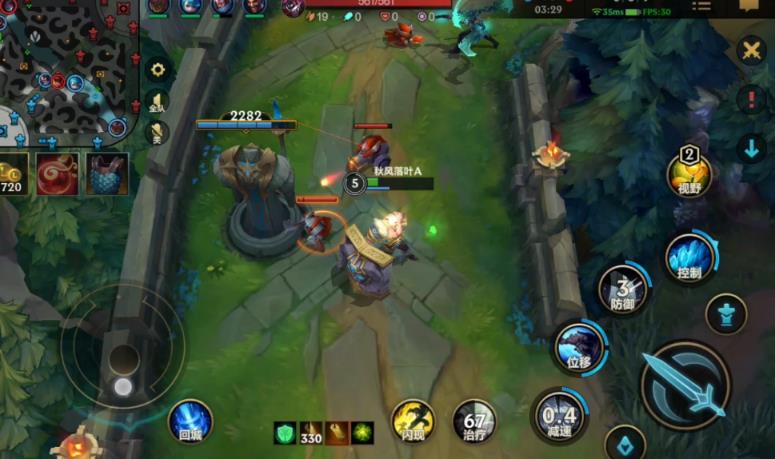The width and height of the screenshot is (775, 459).
Task: Activate the 治疗 heal summoner spell
Action: coord(474,420)
